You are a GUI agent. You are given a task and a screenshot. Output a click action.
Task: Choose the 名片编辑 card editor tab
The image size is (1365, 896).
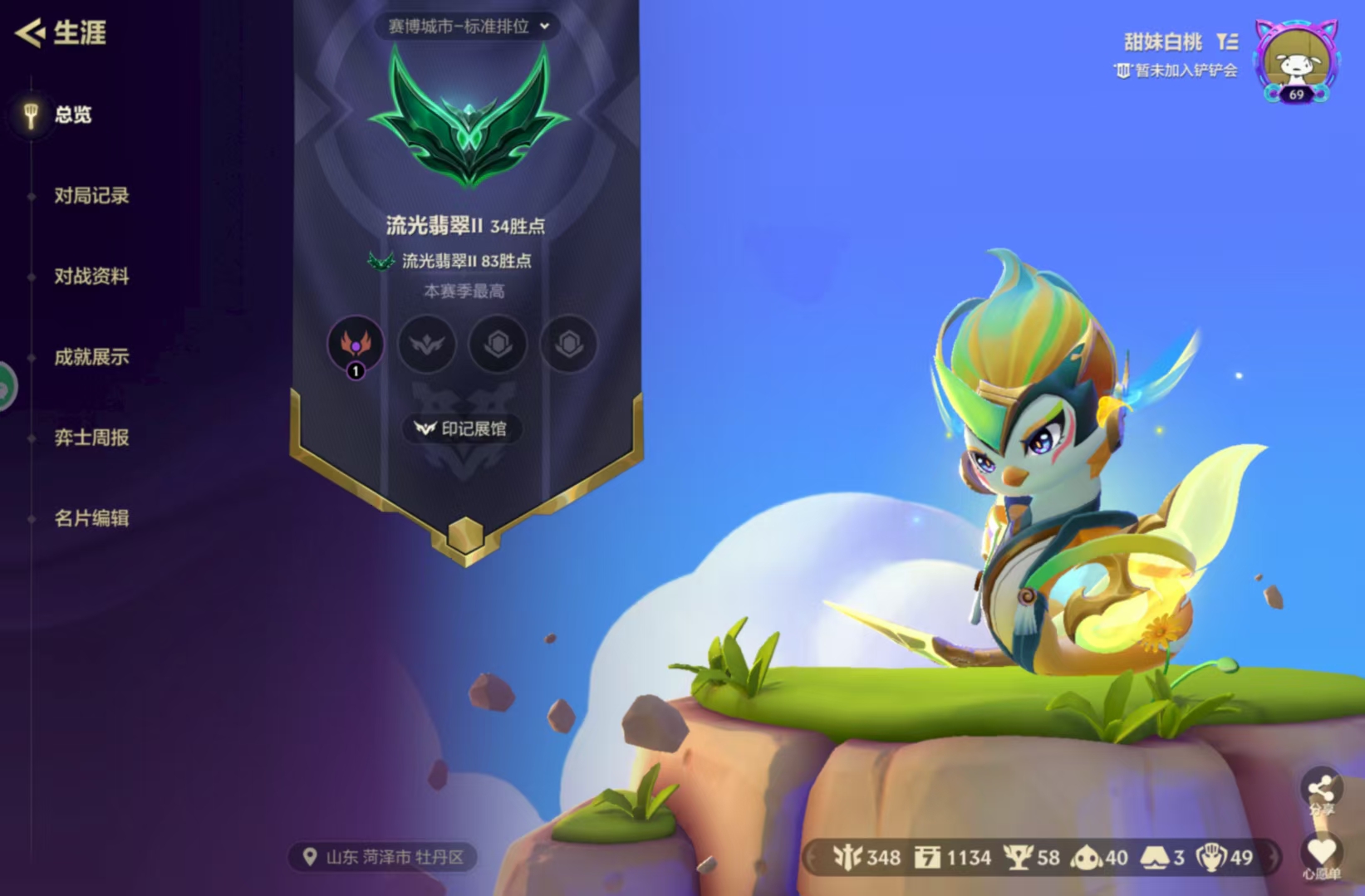click(x=91, y=518)
